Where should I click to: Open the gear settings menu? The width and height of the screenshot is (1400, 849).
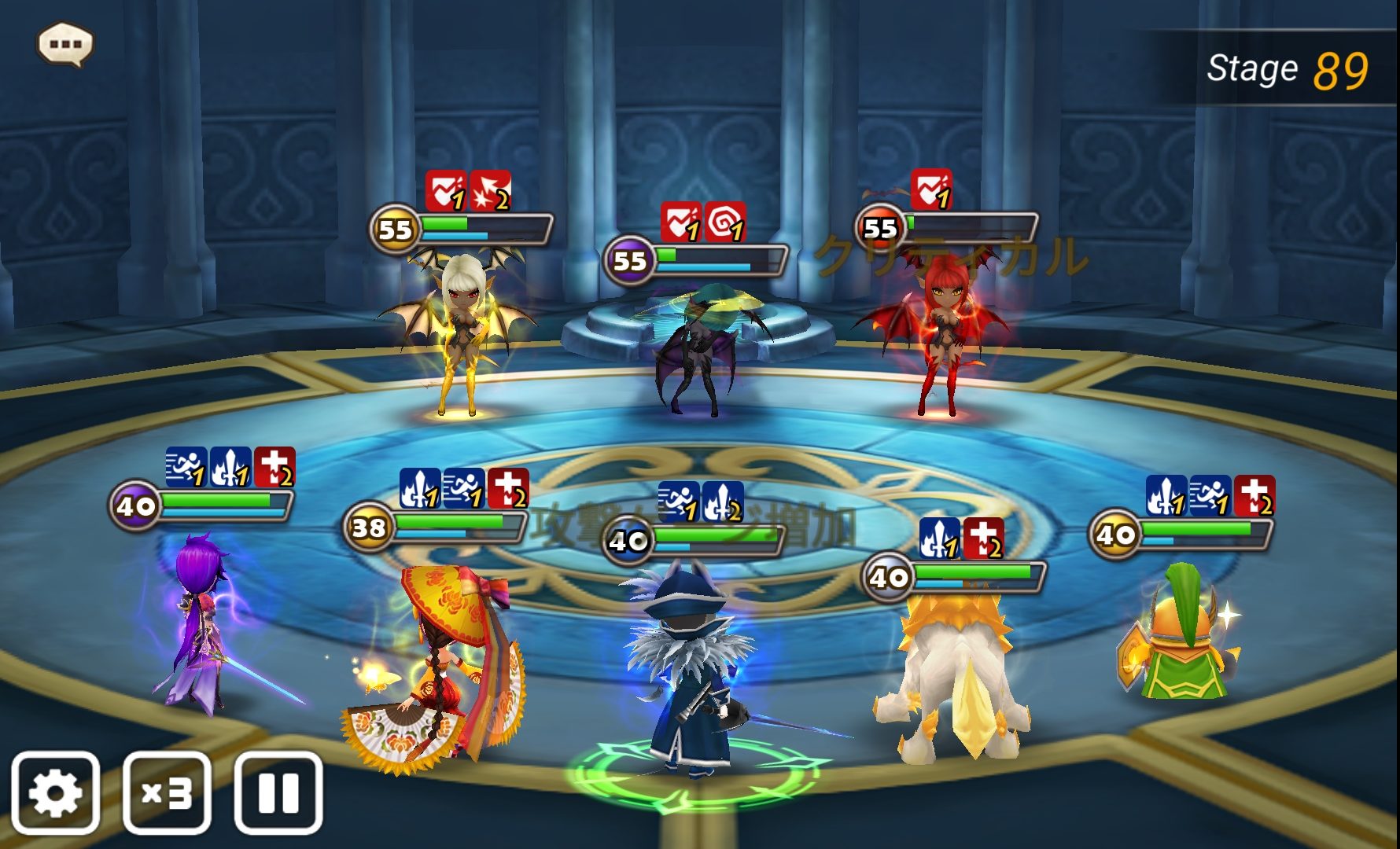point(55,792)
